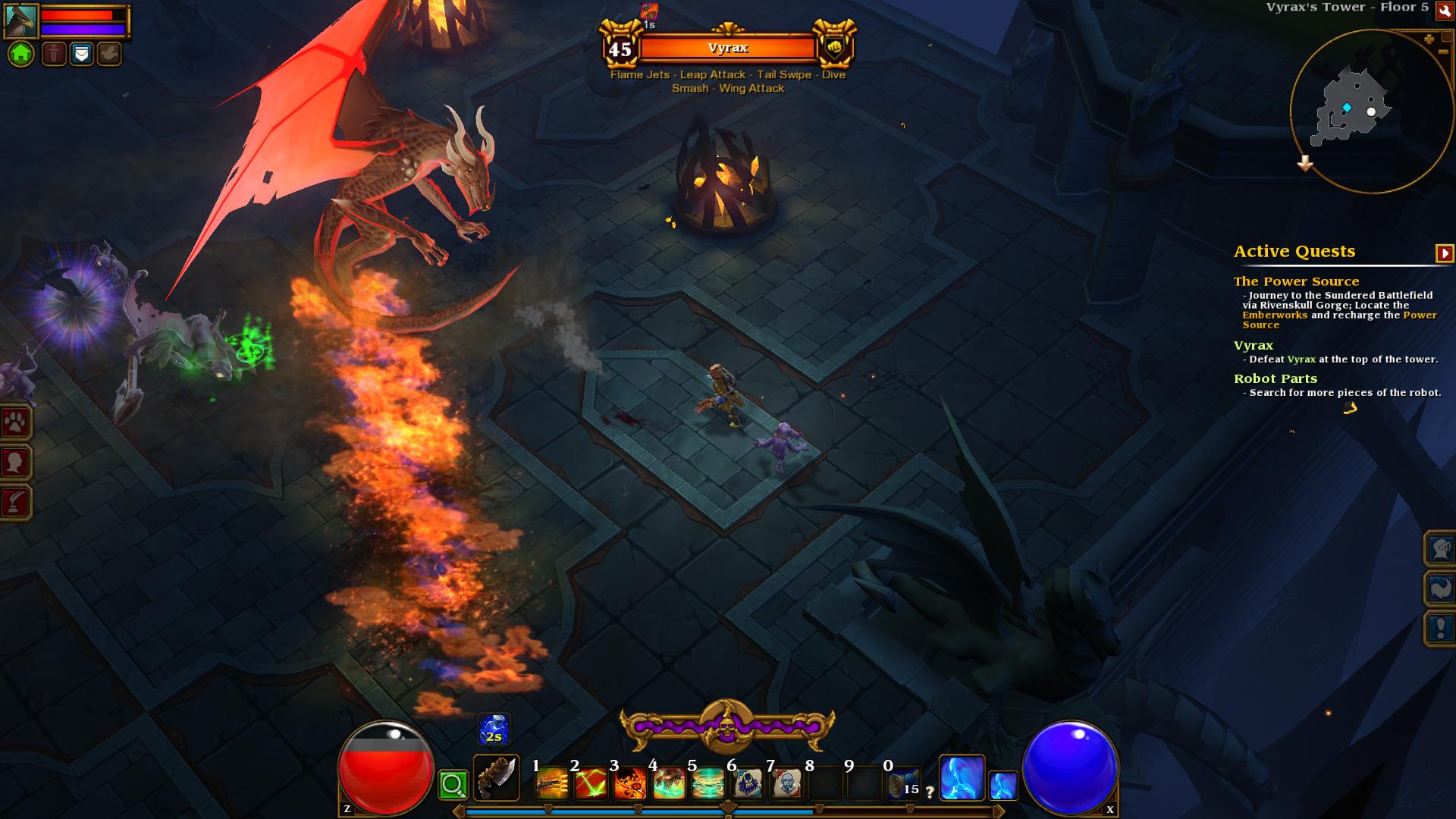
Task: Select the Robot Parts quest entry
Action: pyautogui.click(x=1275, y=378)
